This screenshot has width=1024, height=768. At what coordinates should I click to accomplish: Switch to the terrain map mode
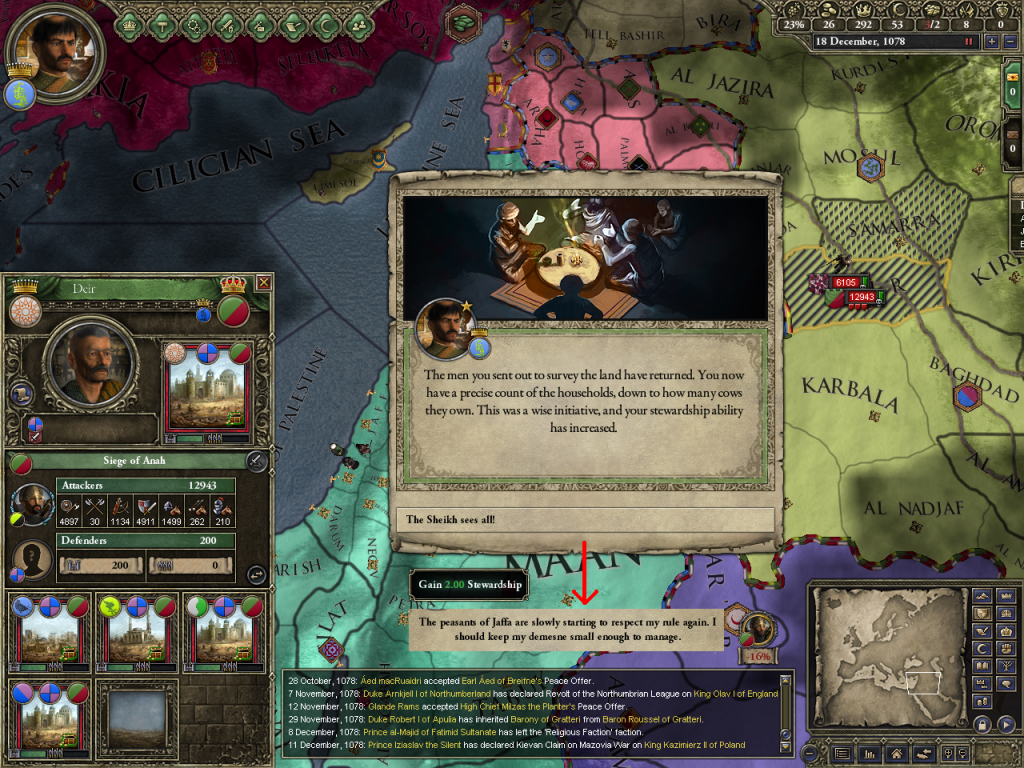point(982,597)
